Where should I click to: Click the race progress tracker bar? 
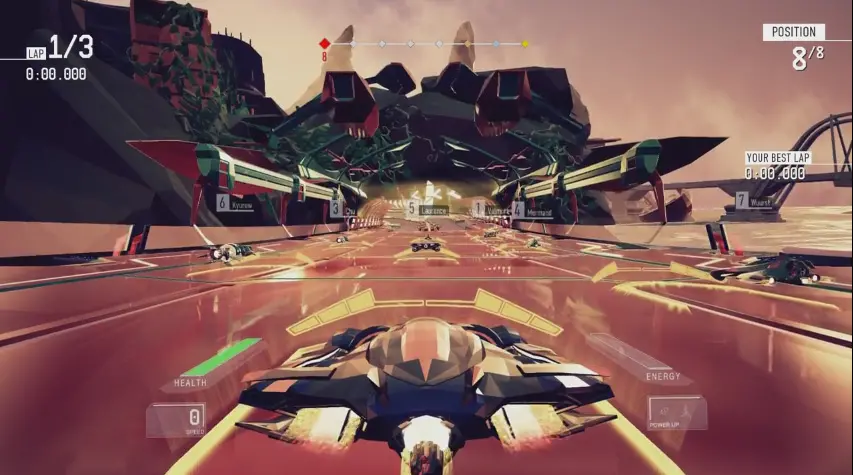pos(425,44)
